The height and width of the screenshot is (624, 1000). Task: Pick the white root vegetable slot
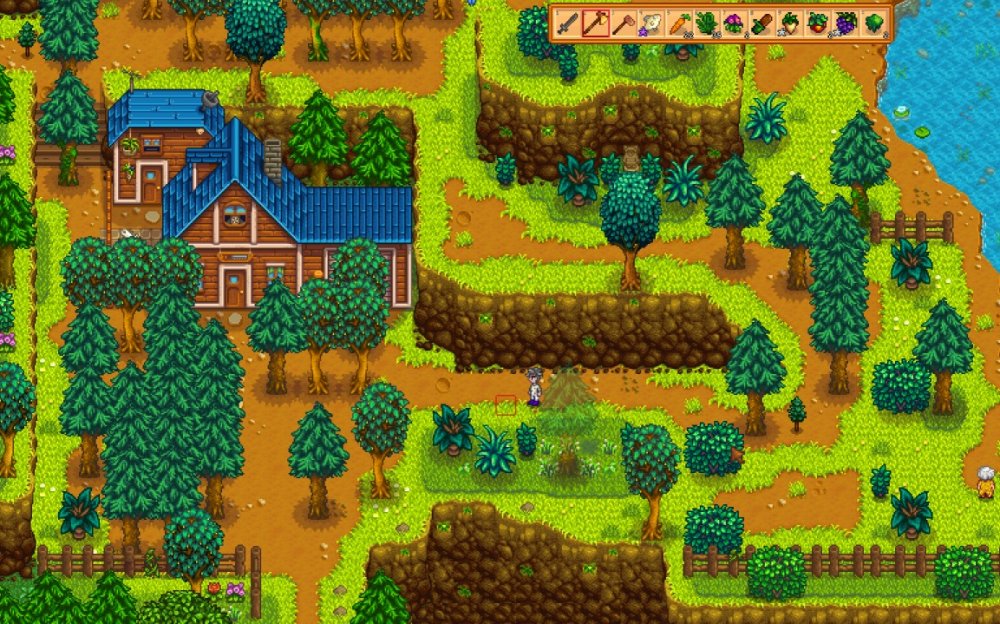(790, 23)
